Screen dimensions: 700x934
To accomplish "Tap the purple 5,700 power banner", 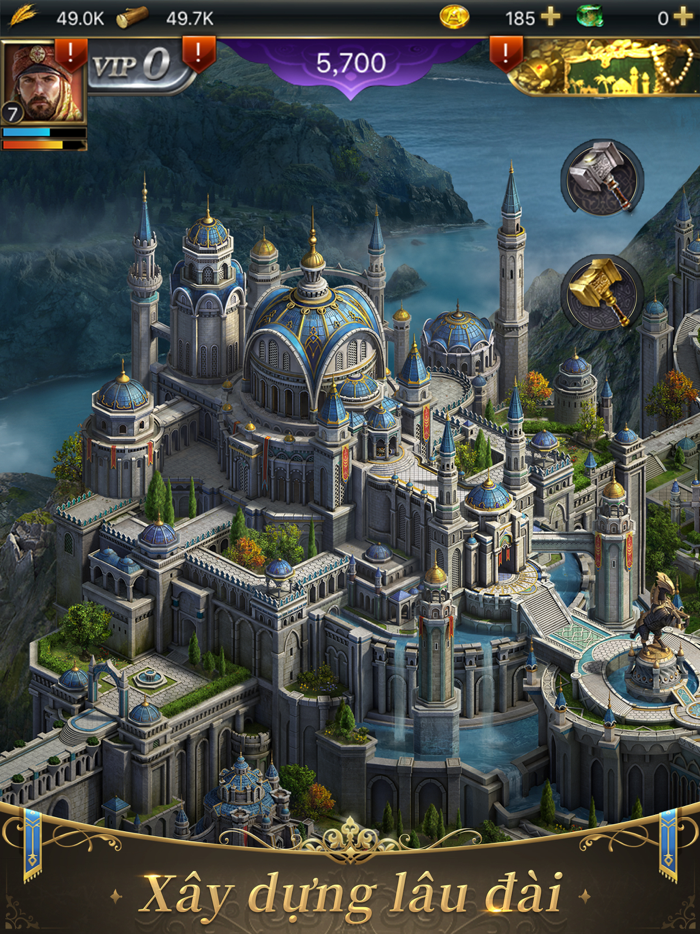I will [350, 65].
